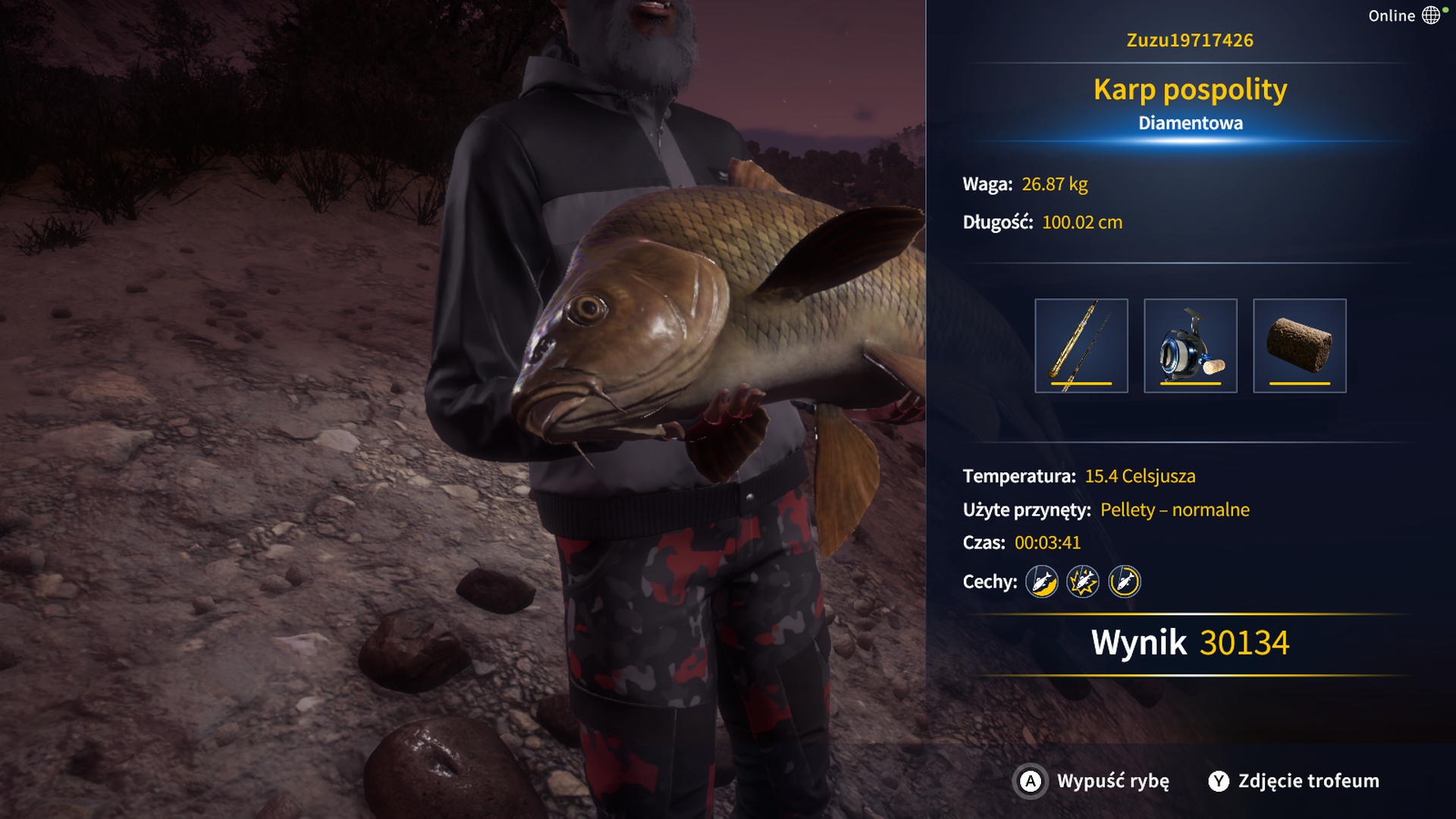Select the brown pellet bait slot
This screenshot has height=819, width=1456.
click(1299, 346)
